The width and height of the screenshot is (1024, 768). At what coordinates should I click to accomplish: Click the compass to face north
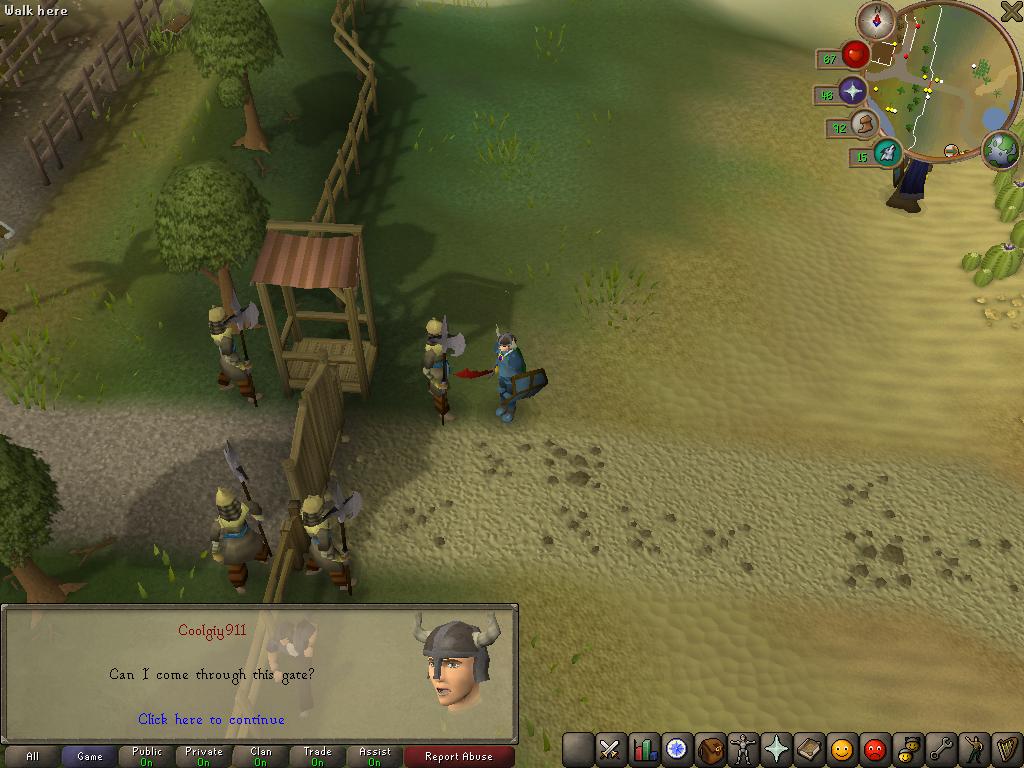[x=877, y=20]
